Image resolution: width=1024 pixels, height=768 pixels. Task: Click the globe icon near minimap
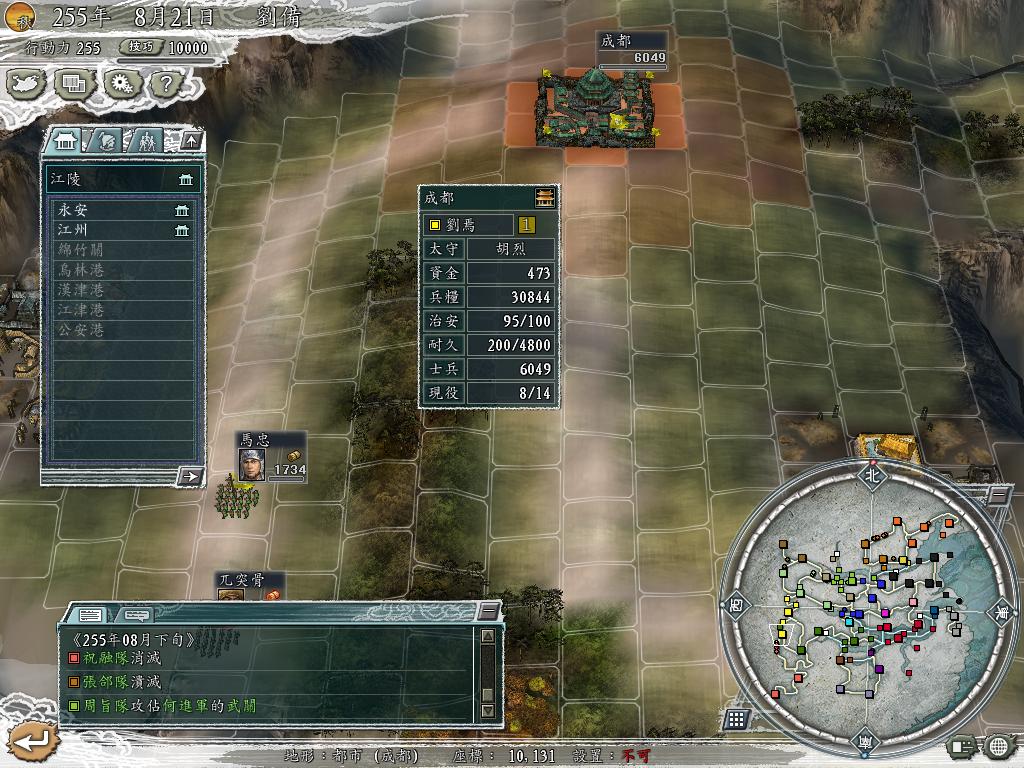pyautogui.click(x=998, y=745)
